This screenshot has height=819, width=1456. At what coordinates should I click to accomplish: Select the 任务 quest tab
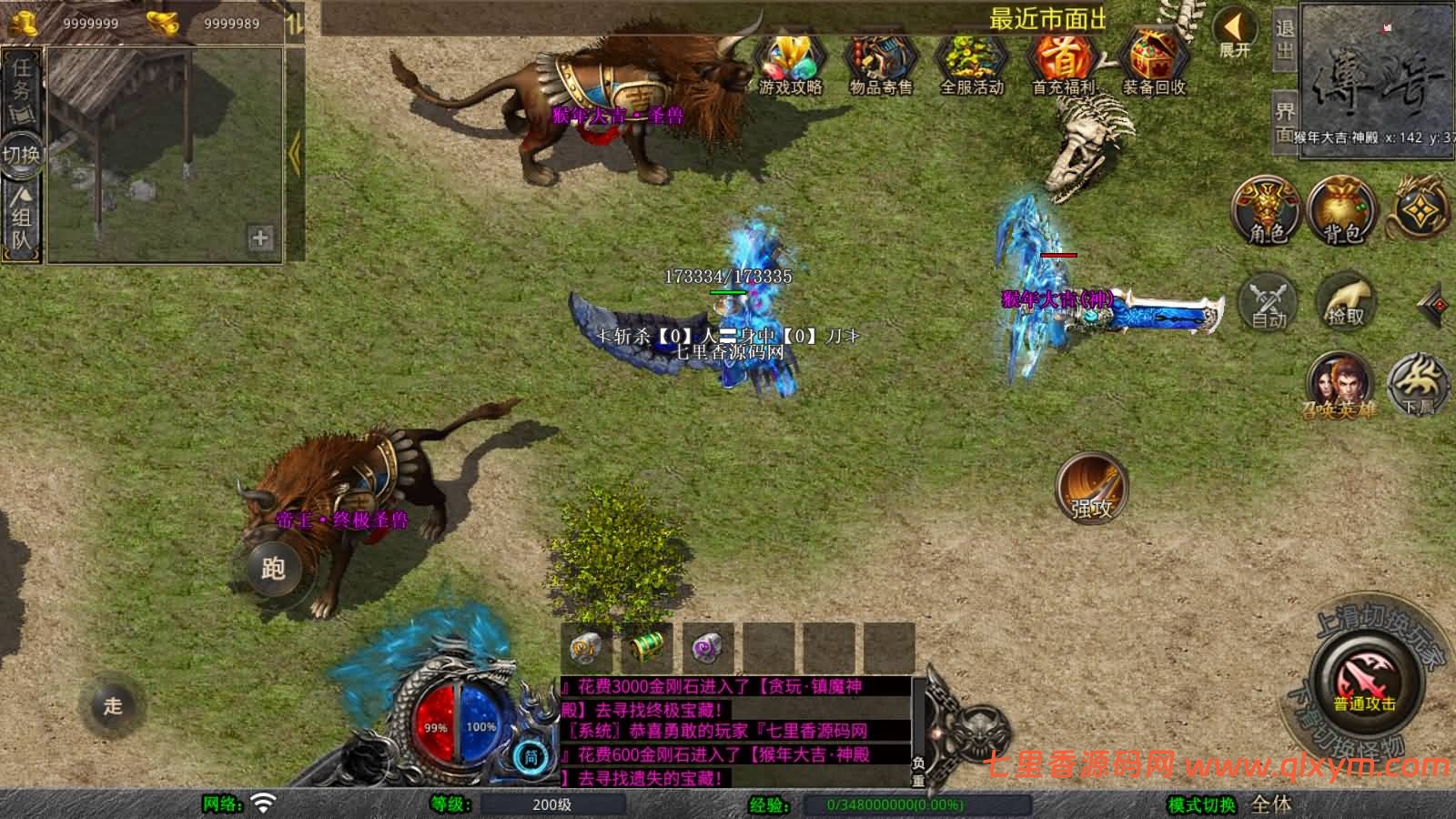coord(21,79)
